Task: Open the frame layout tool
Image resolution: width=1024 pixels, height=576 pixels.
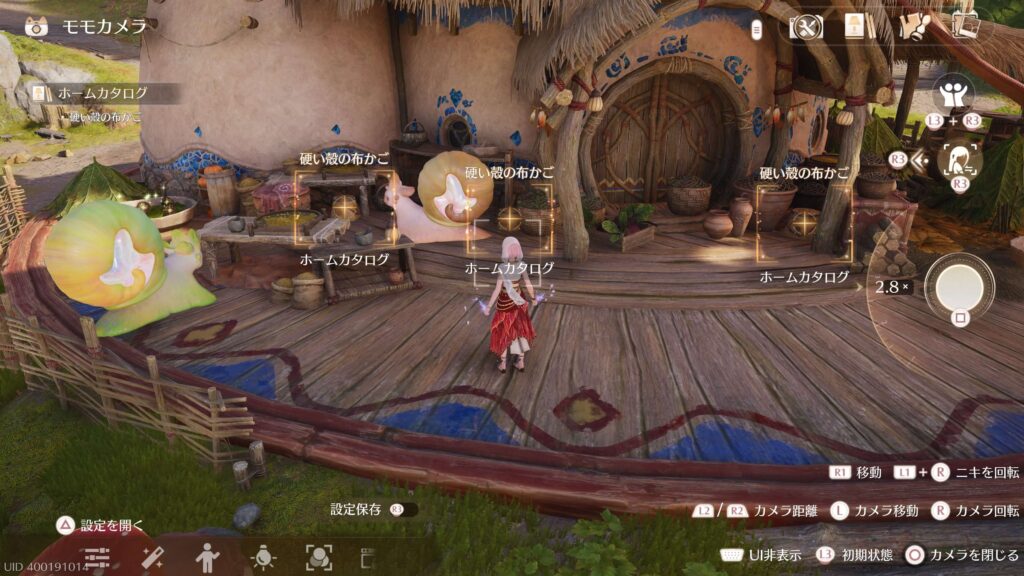Action: (366, 557)
